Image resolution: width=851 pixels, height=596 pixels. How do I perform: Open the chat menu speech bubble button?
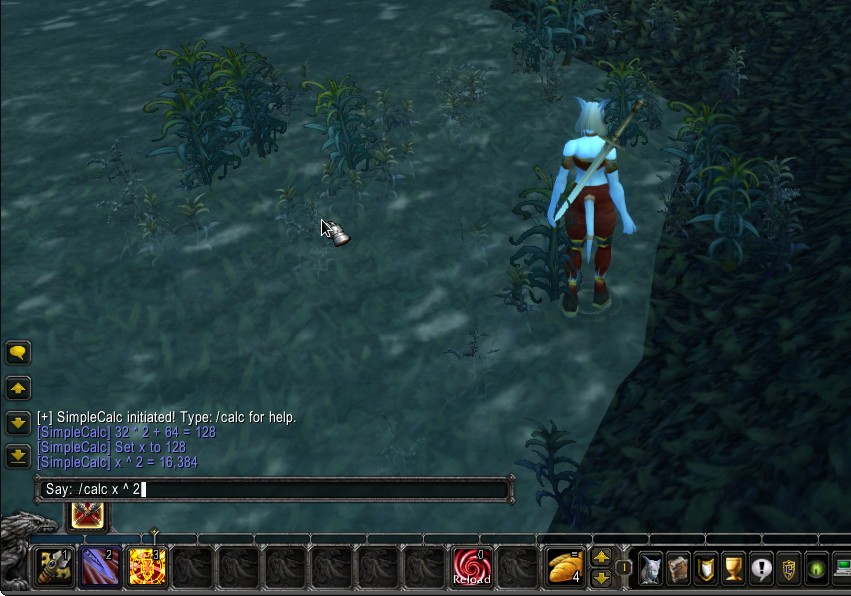point(18,353)
